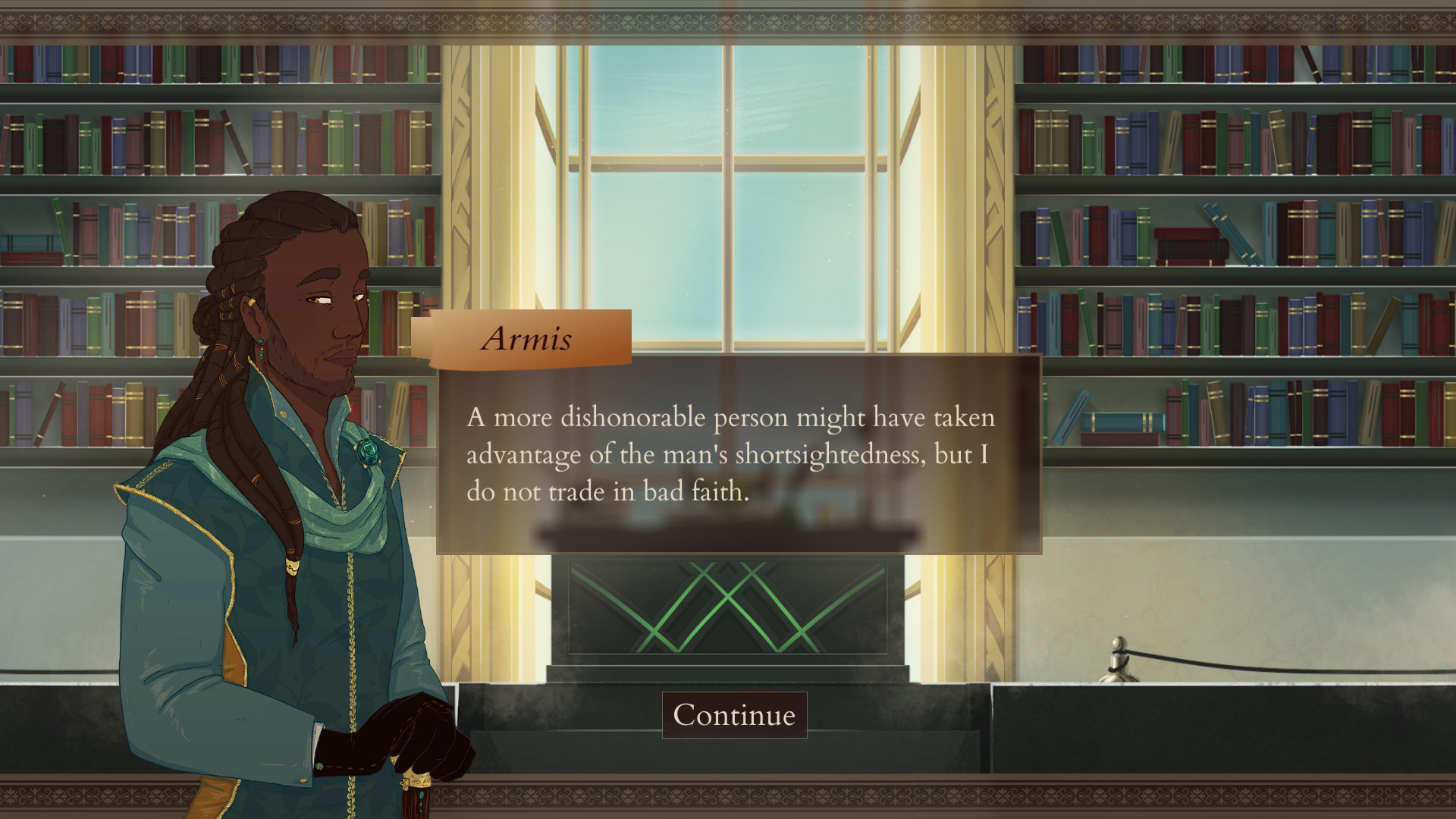This screenshot has height=819, width=1456.
Task: Click the Continue button
Action: coord(734,714)
